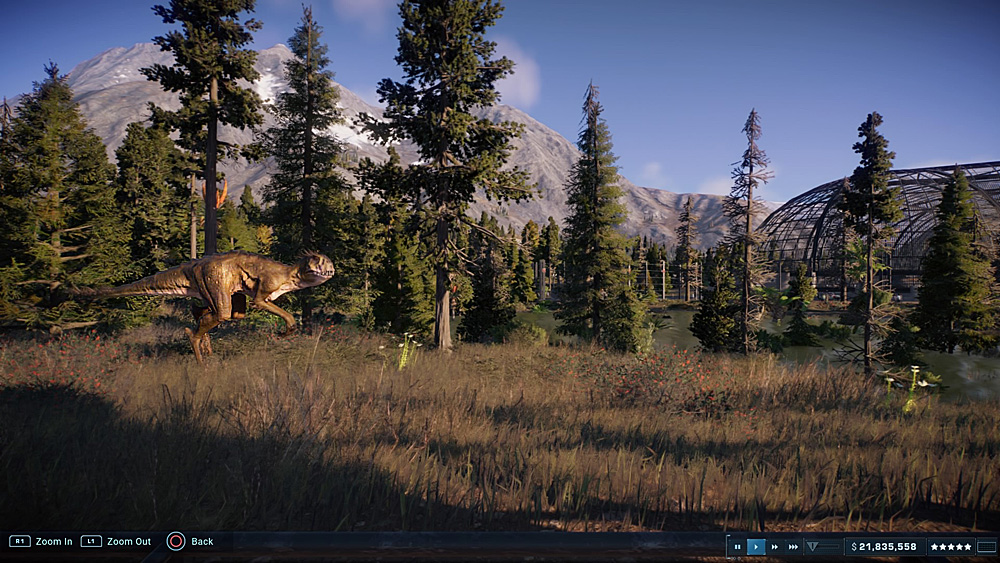
Task: Switch to double fast-forward speed
Action: pyautogui.click(x=774, y=547)
